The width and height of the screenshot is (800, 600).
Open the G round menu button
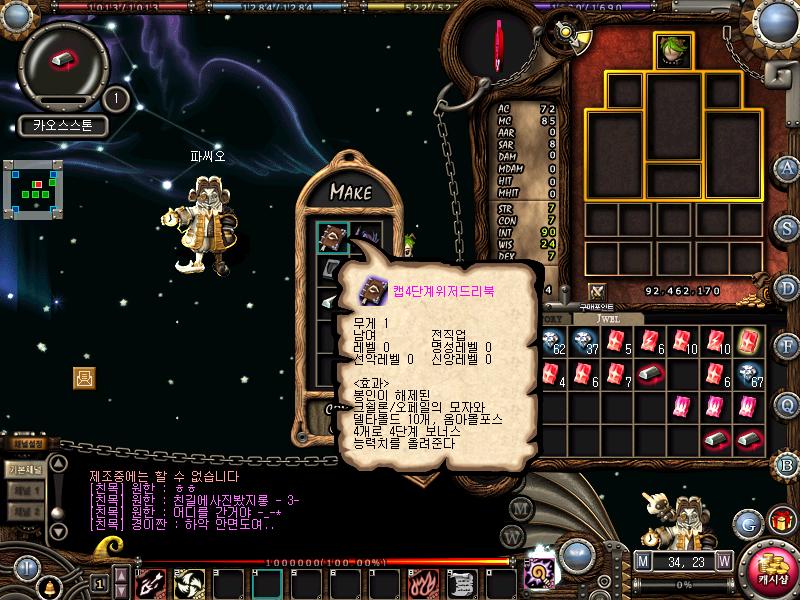(747, 523)
